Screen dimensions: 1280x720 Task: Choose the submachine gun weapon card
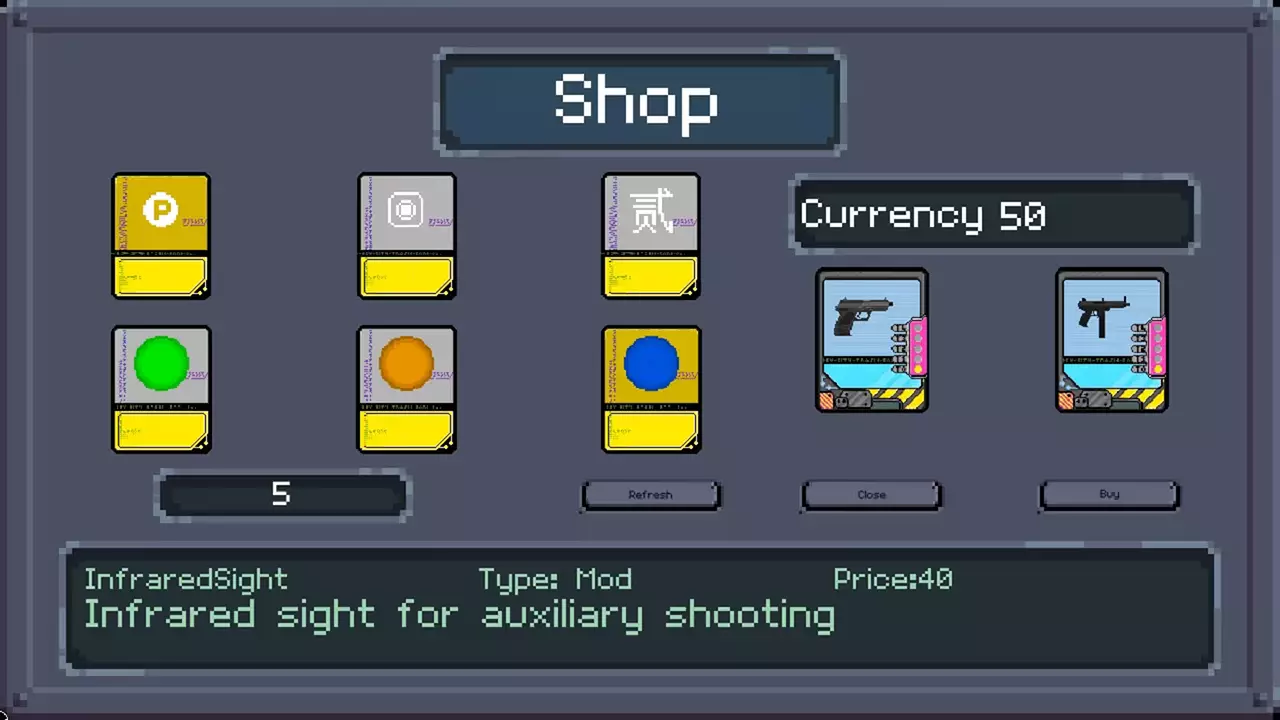pyautogui.click(x=1112, y=340)
